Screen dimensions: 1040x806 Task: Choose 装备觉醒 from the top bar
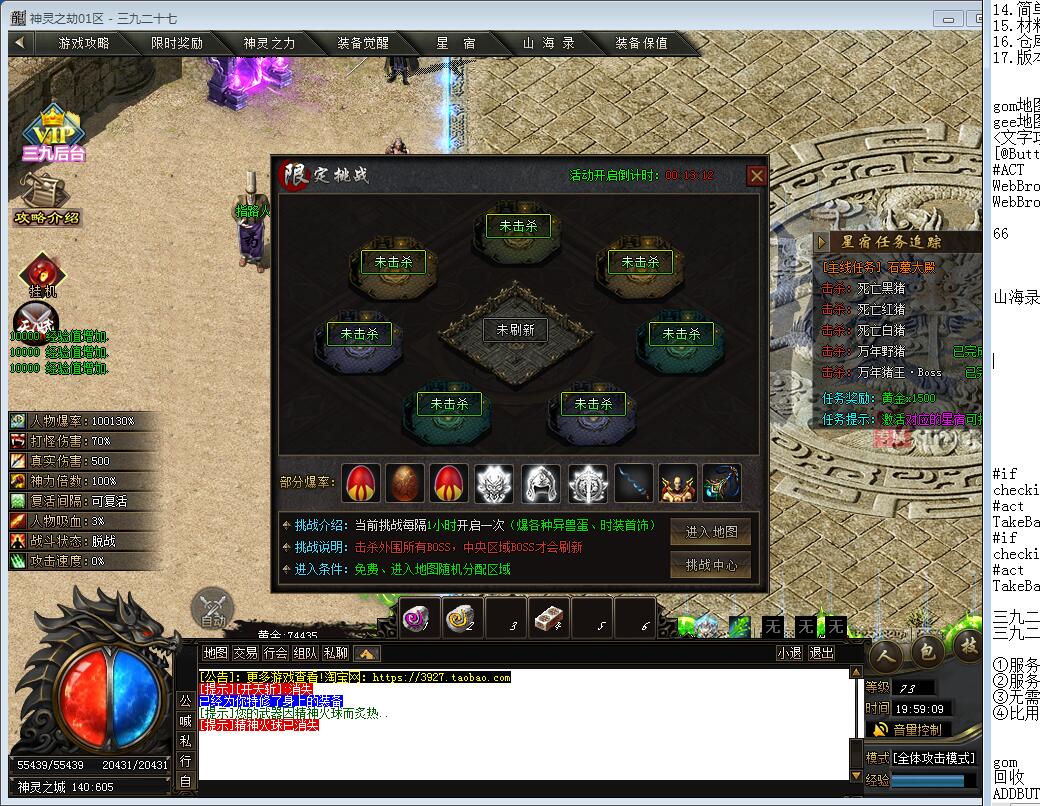pos(362,43)
